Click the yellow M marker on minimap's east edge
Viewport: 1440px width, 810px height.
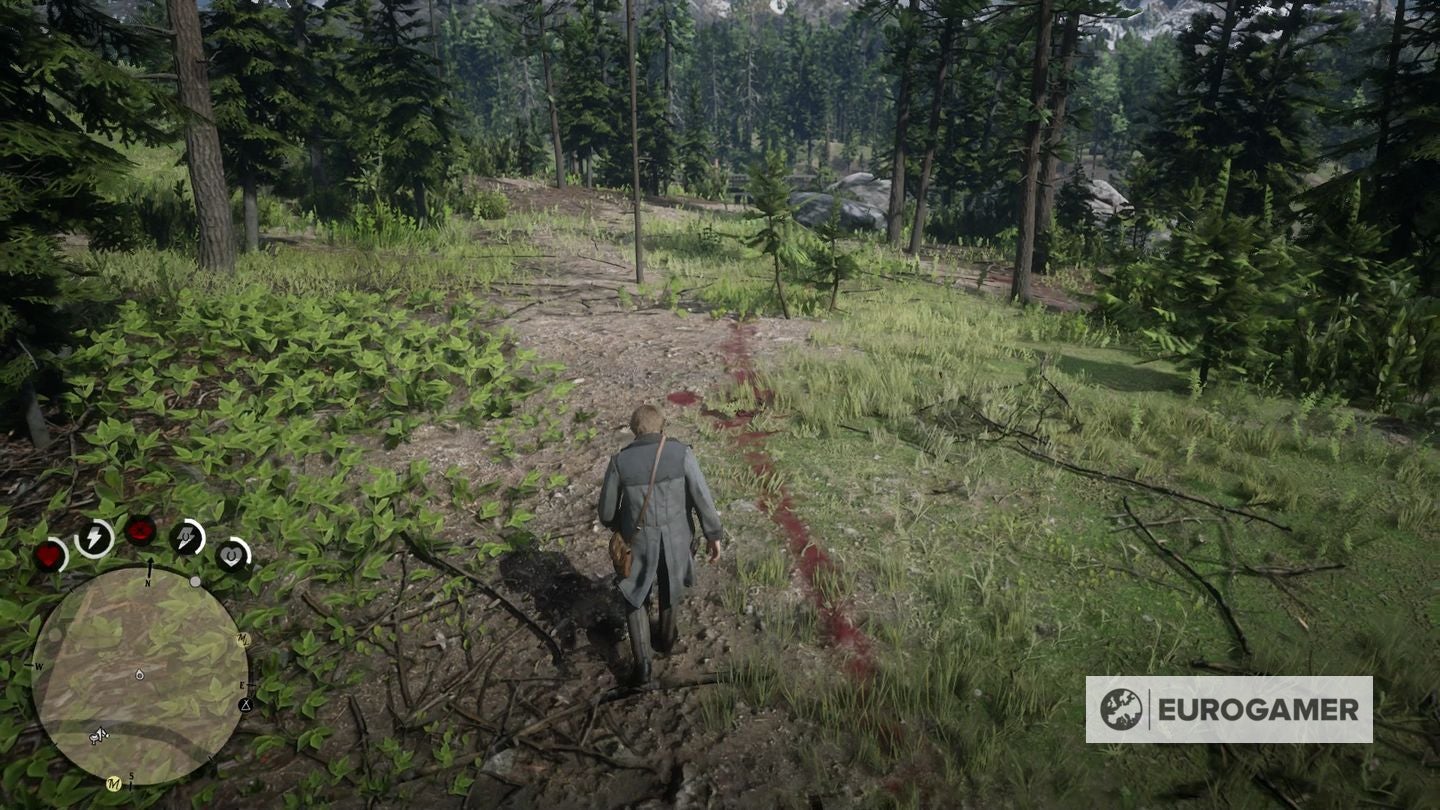(243, 638)
